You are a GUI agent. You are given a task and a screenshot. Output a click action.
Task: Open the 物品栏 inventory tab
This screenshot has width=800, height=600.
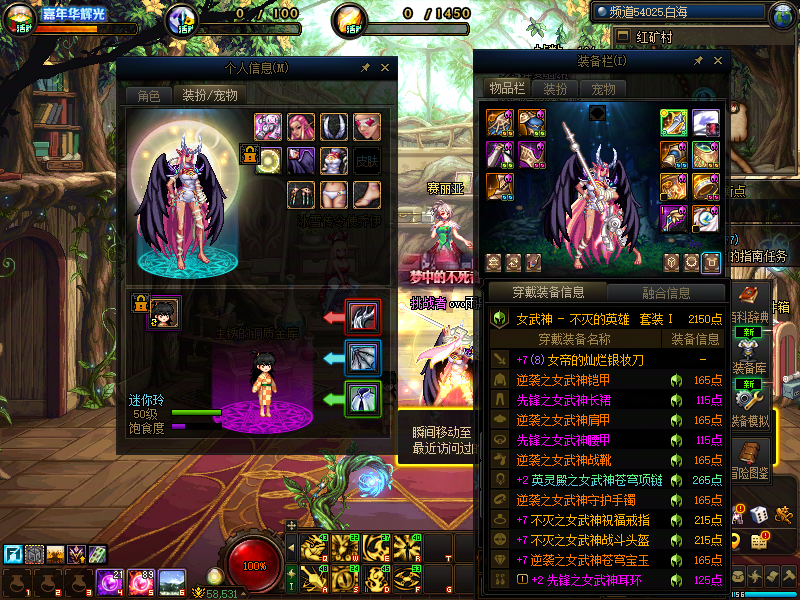click(x=507, y=88)
